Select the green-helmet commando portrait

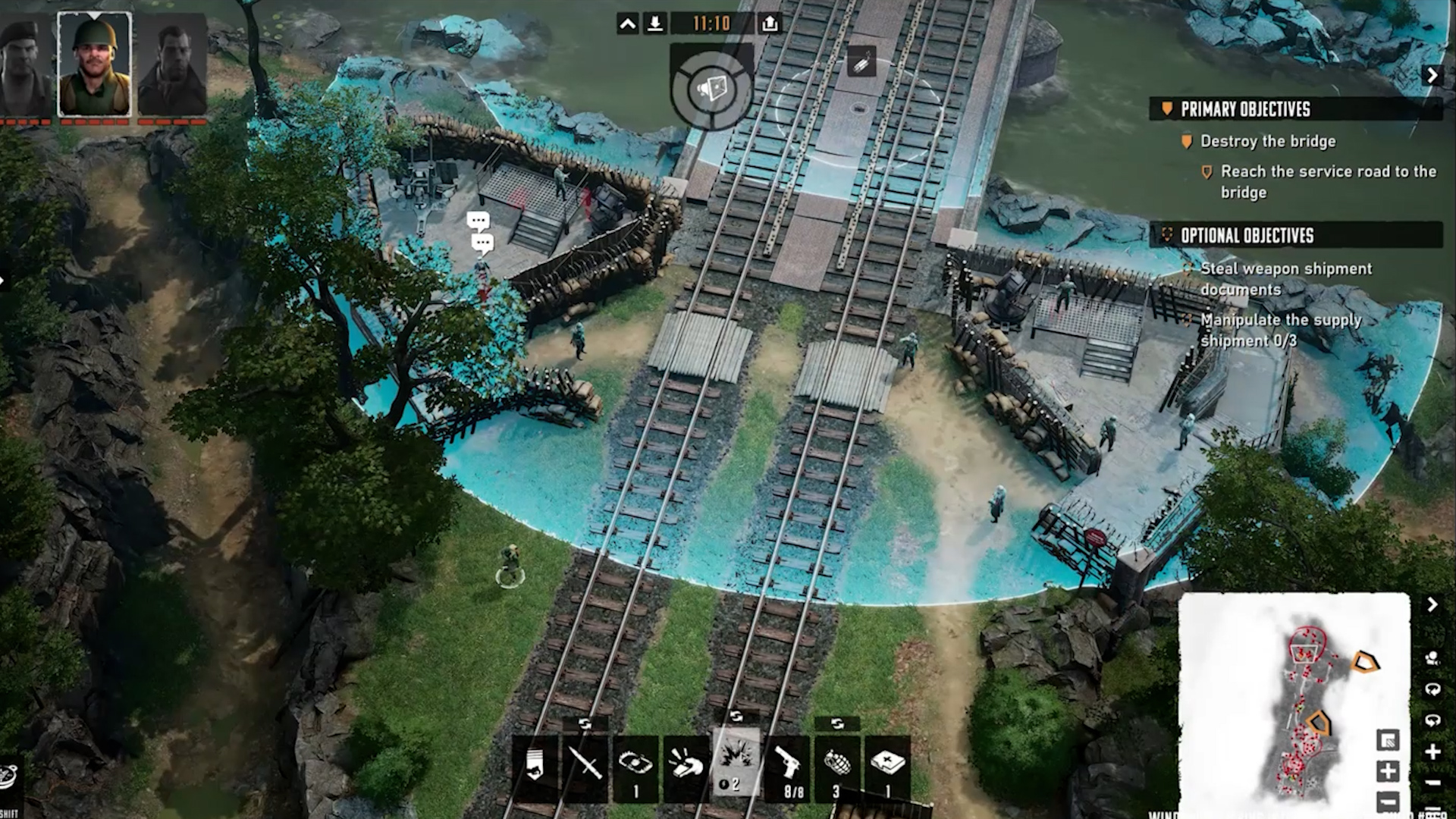point(95,64)
